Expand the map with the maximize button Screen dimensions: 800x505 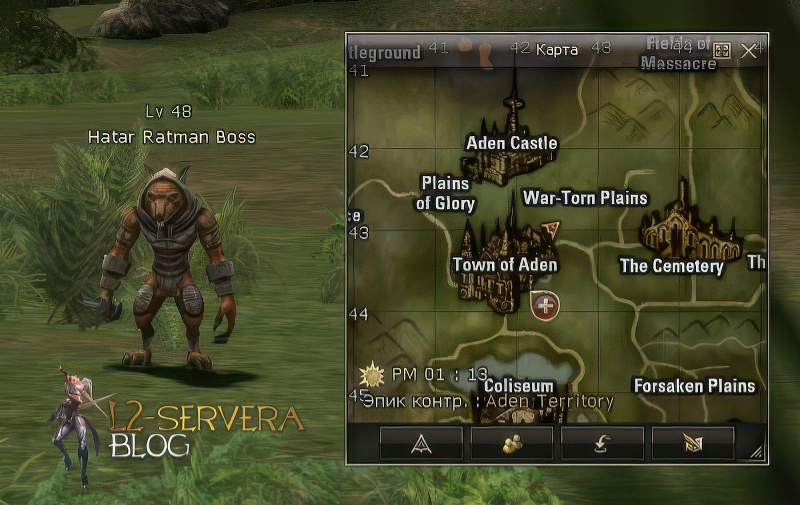pos(722,50)
